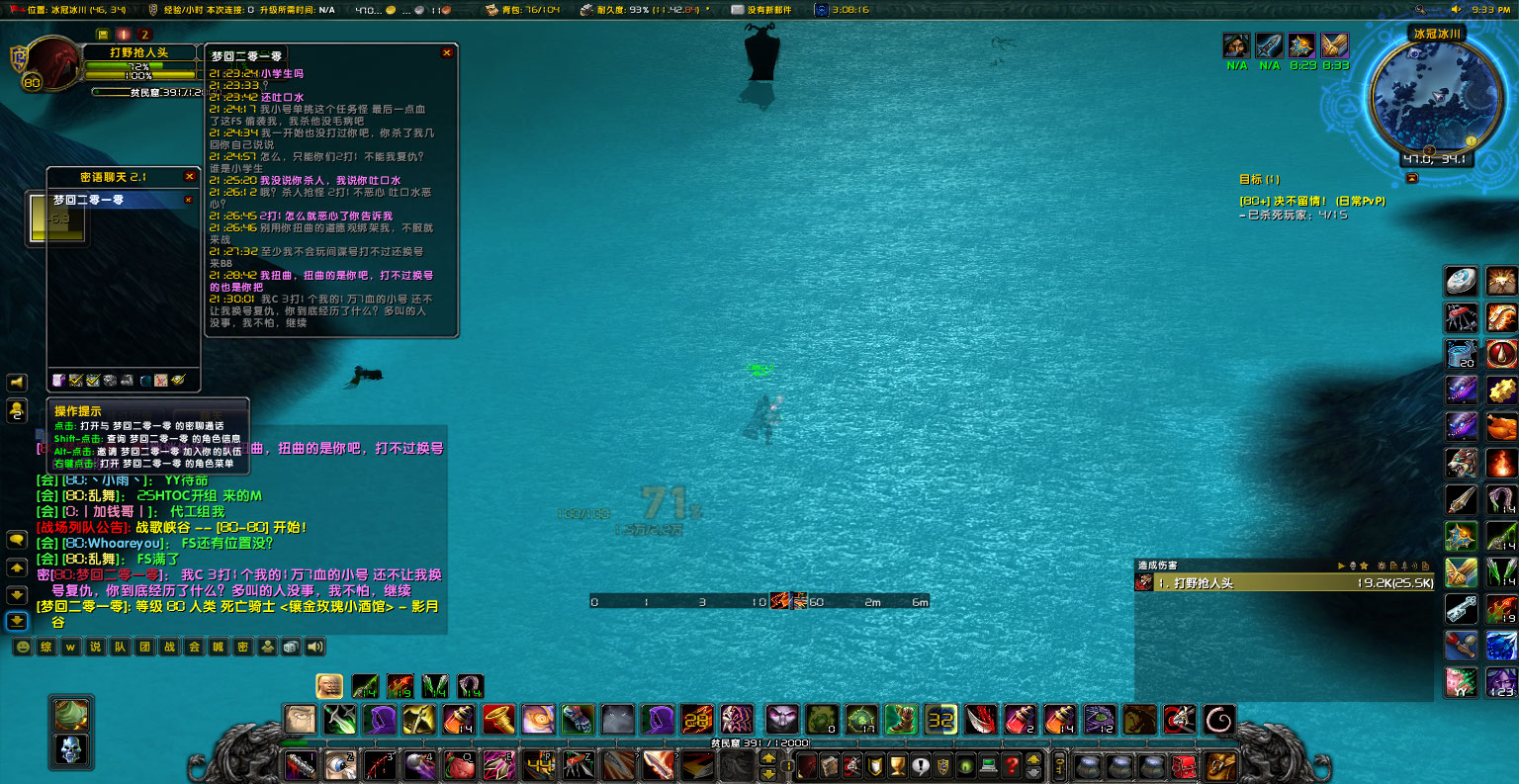Open the damage meter mode arrows on 造成伤害 bar

click(1342, 565)
